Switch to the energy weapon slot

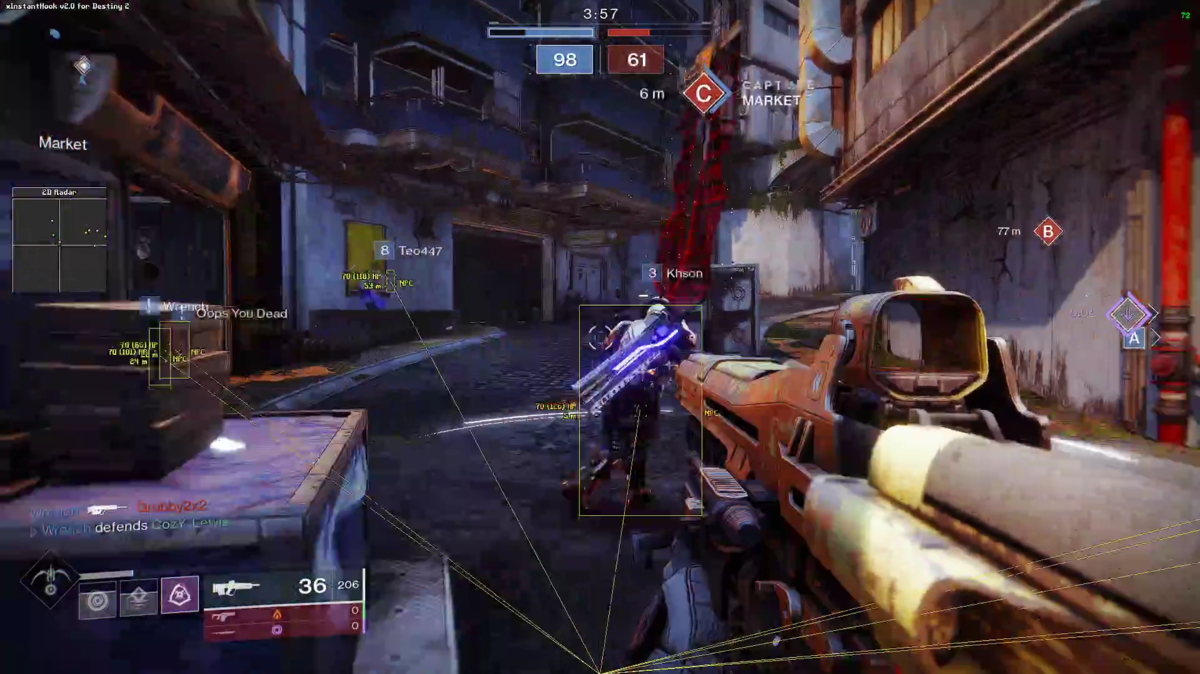224,616
